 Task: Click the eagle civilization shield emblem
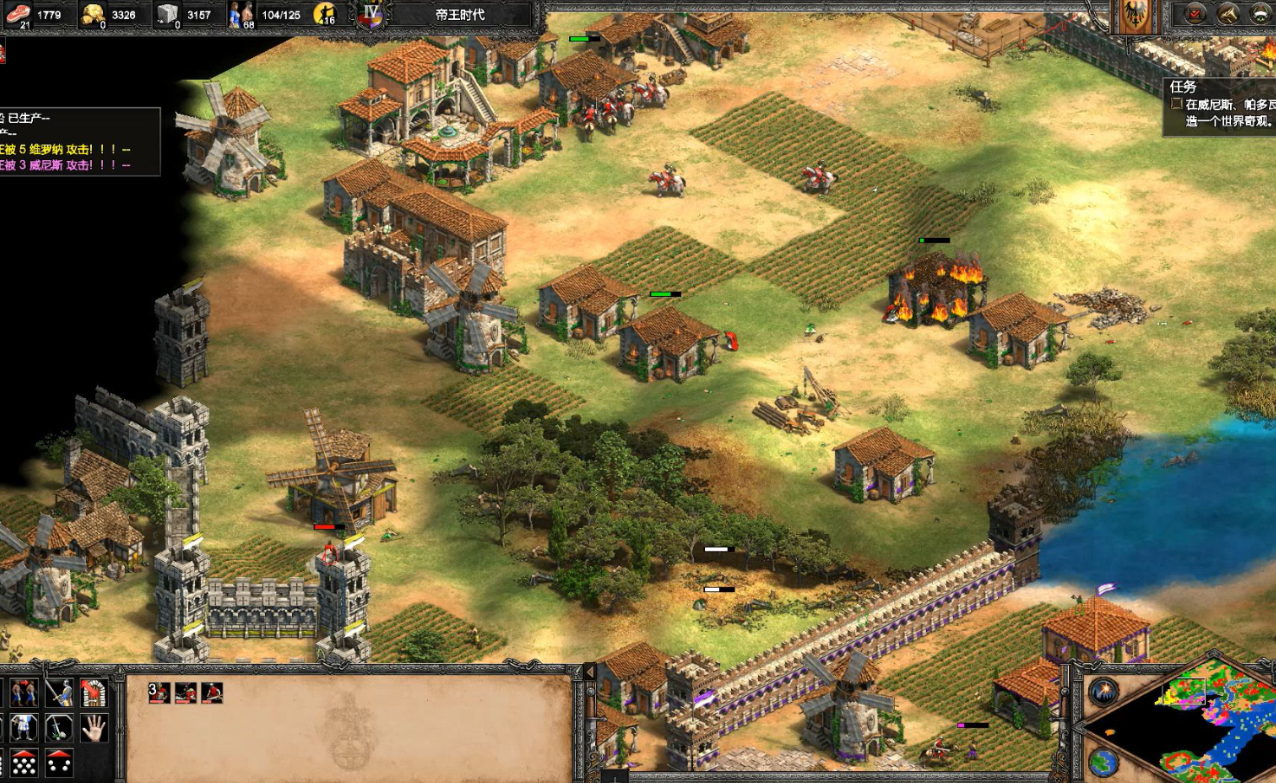(x=1134, y=16)
